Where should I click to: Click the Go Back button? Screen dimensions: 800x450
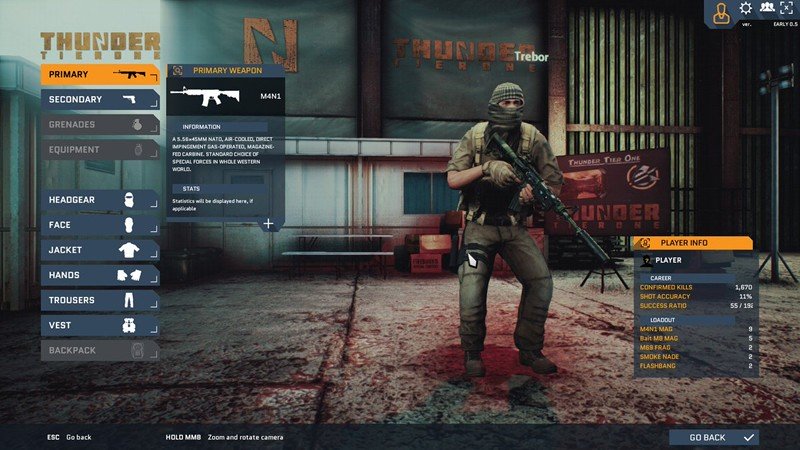tap(714, 437)
